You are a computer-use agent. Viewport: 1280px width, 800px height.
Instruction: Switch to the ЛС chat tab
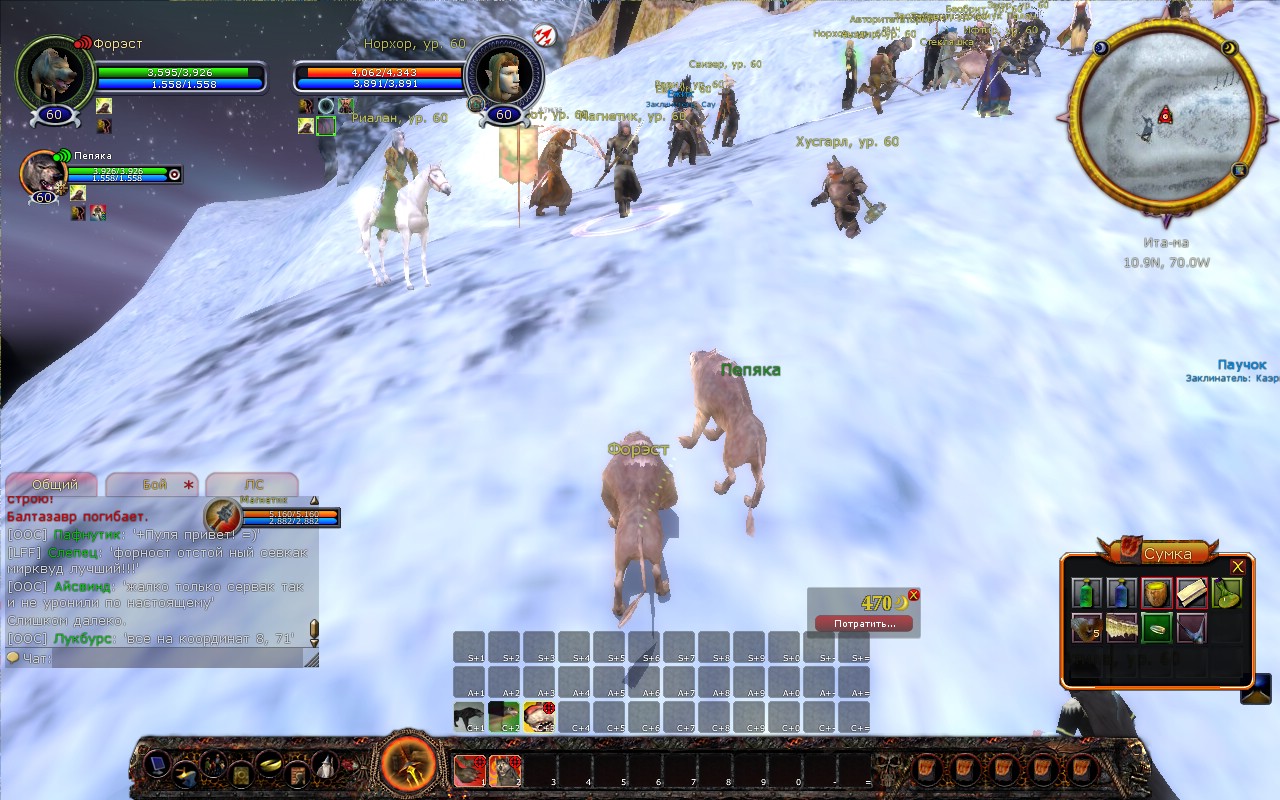(x=253, y=484)
